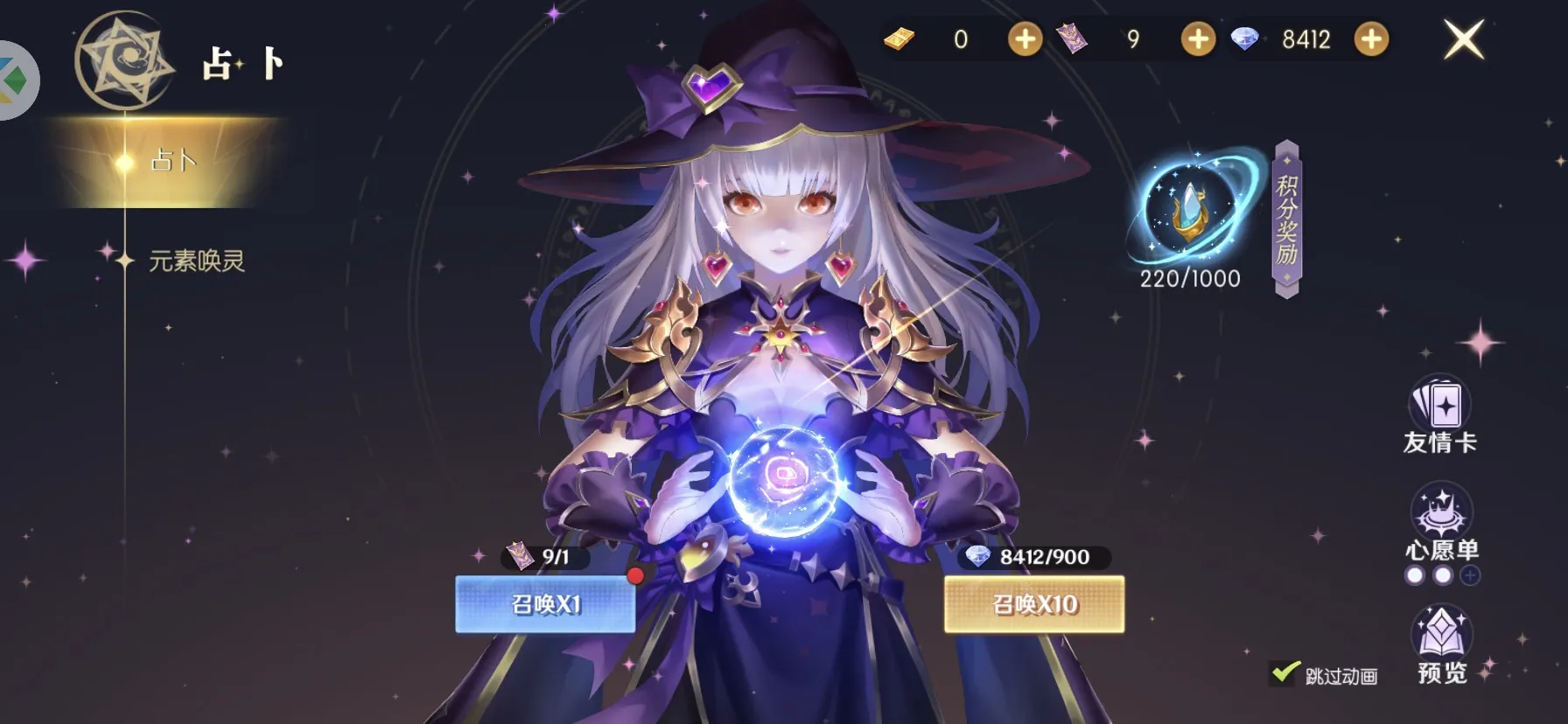Open the 友情卡 friendship card menu

[1439, 416]
